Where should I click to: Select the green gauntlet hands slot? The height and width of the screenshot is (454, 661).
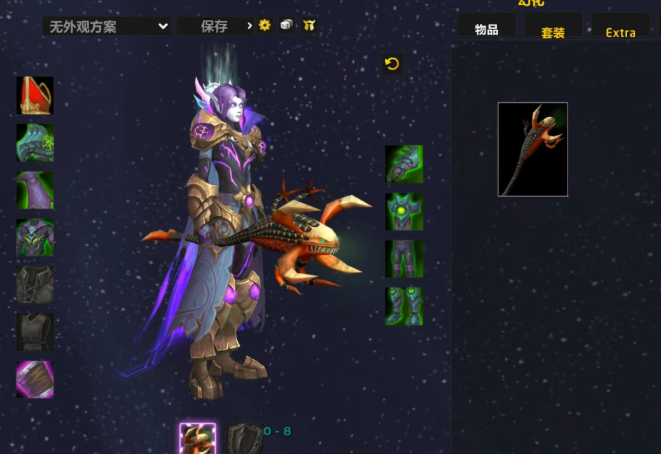pos(404,164)
